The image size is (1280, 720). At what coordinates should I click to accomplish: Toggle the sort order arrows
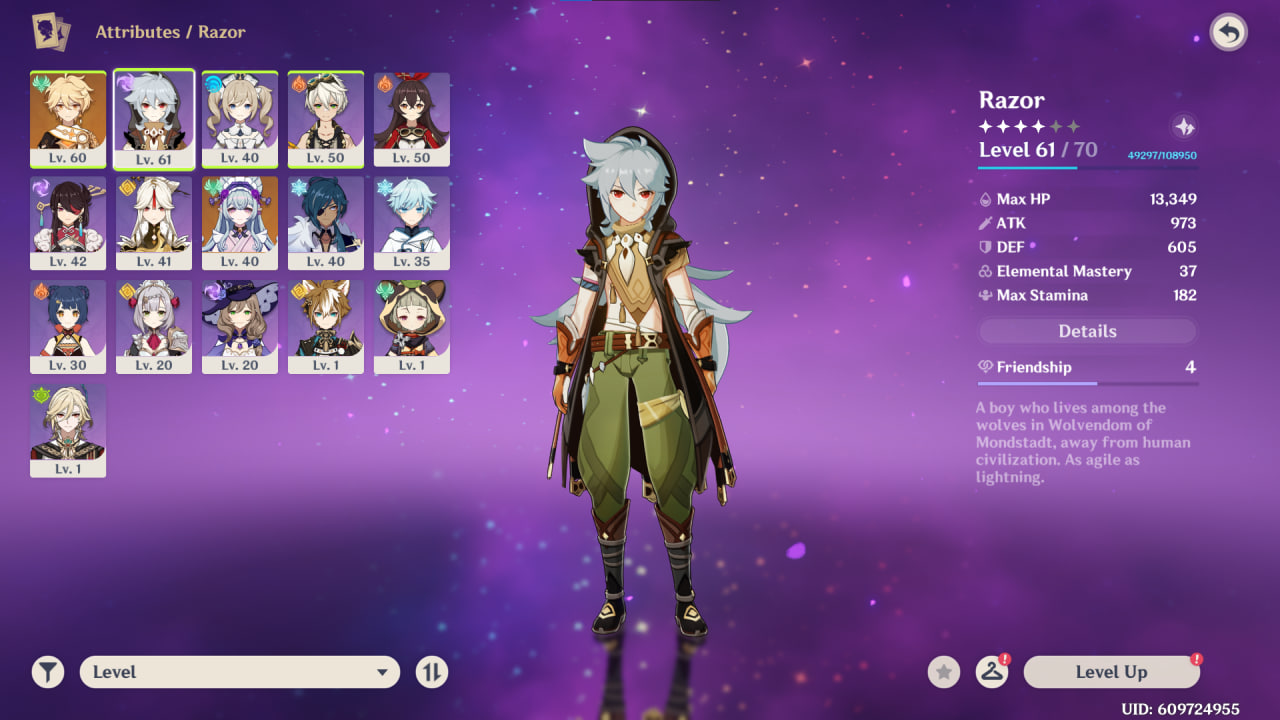pos(432,672)
